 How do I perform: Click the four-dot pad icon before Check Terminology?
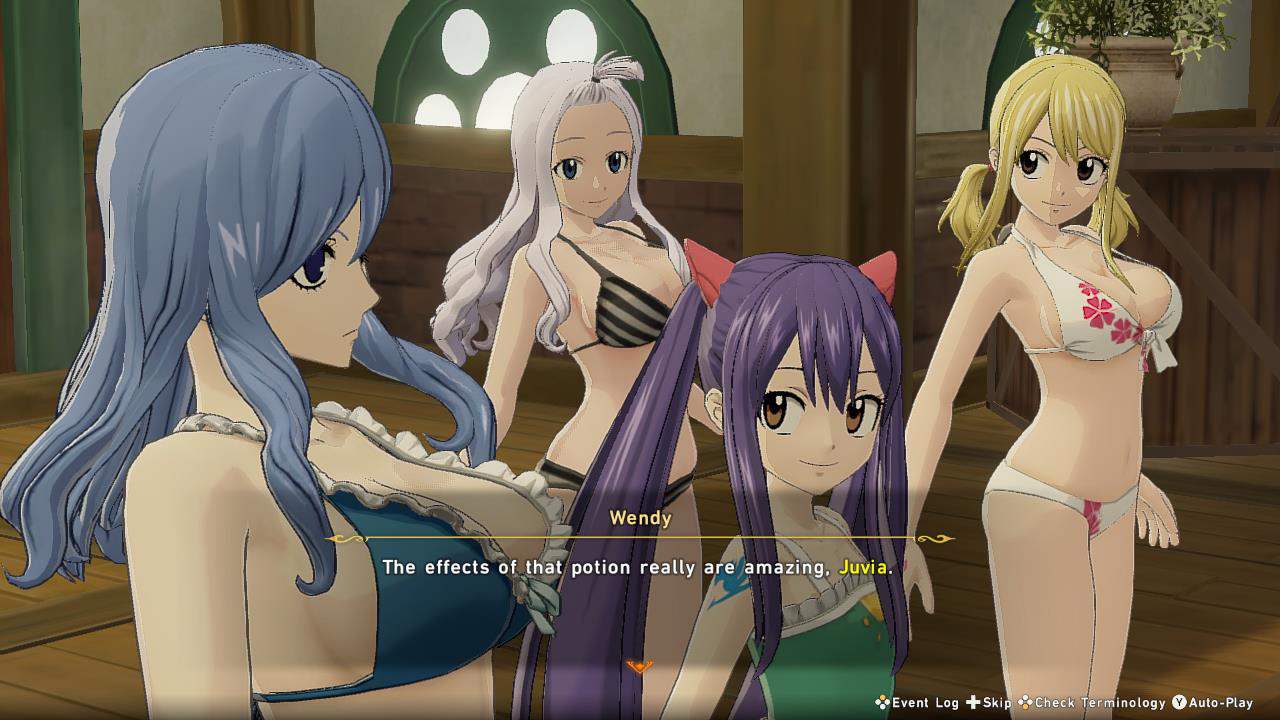click(x=1024, y=703)
